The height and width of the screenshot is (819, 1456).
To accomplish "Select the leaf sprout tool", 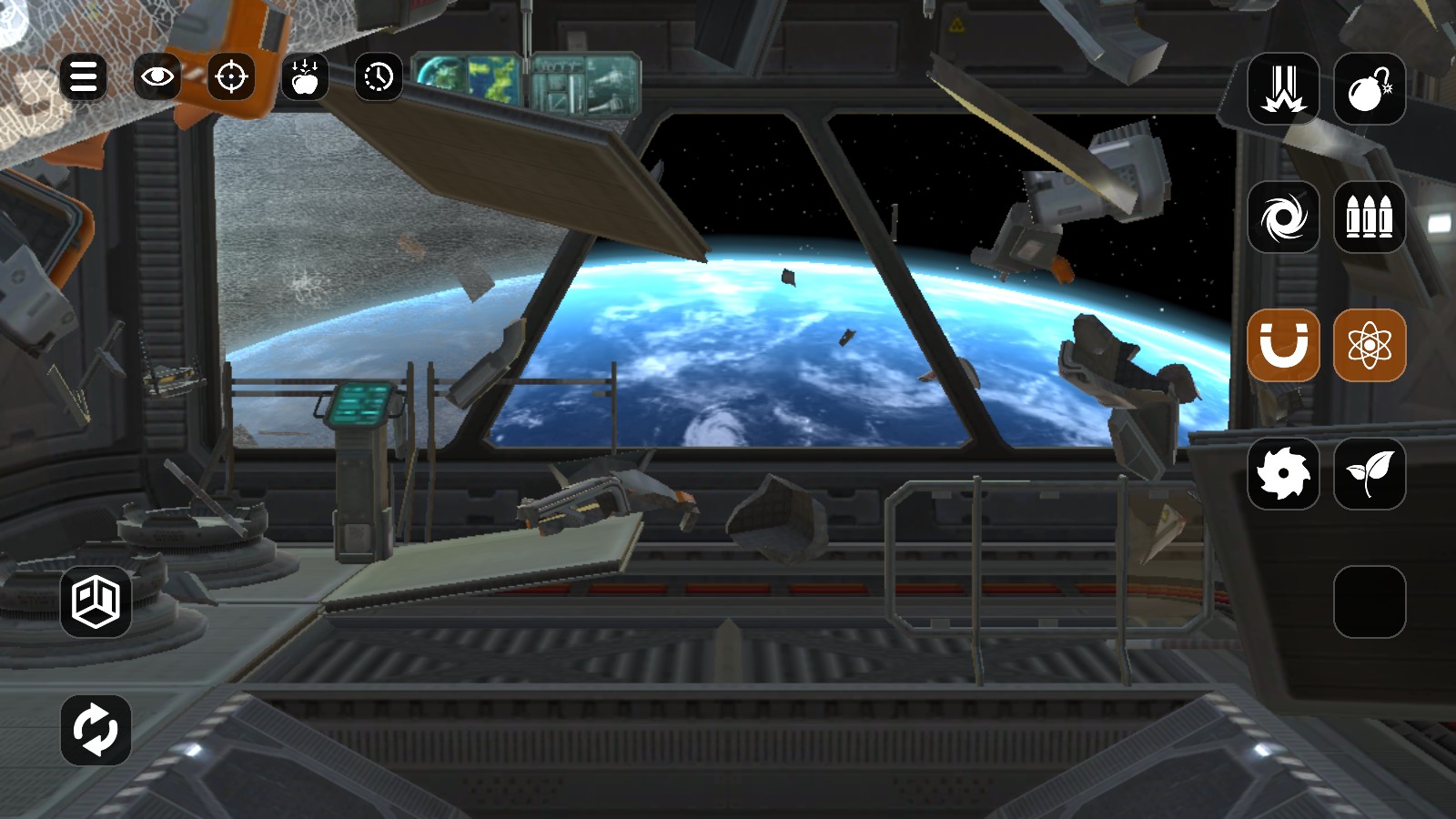I will [x=1369, y=473].
